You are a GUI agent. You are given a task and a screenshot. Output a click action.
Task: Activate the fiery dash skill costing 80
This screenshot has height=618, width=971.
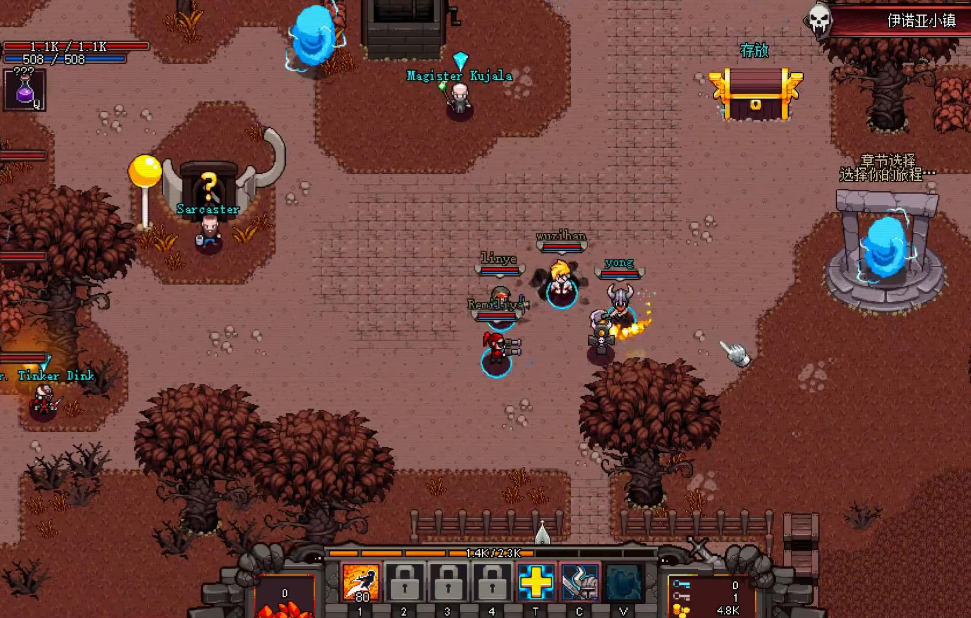[360, 582]
